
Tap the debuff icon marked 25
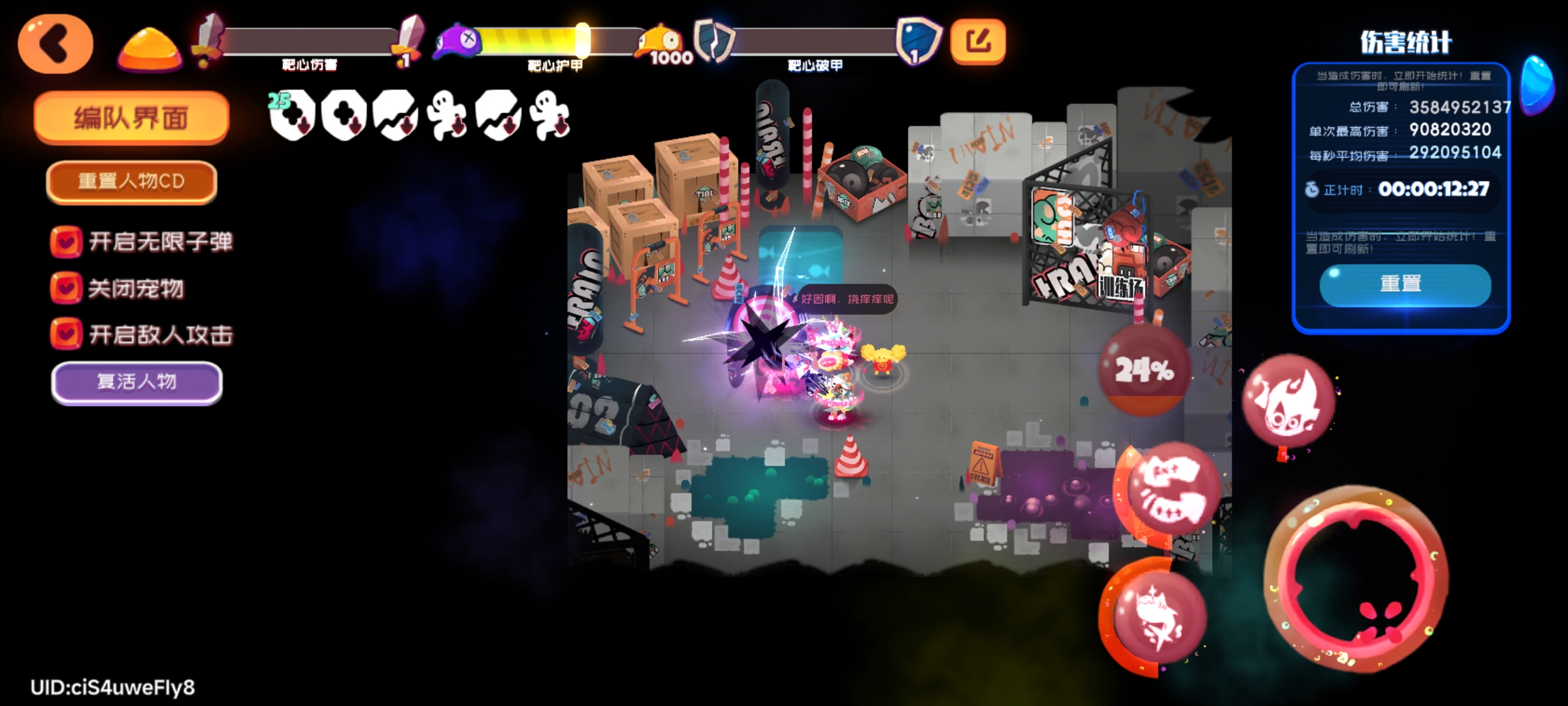pyautogui.click(x=291, y=116)
